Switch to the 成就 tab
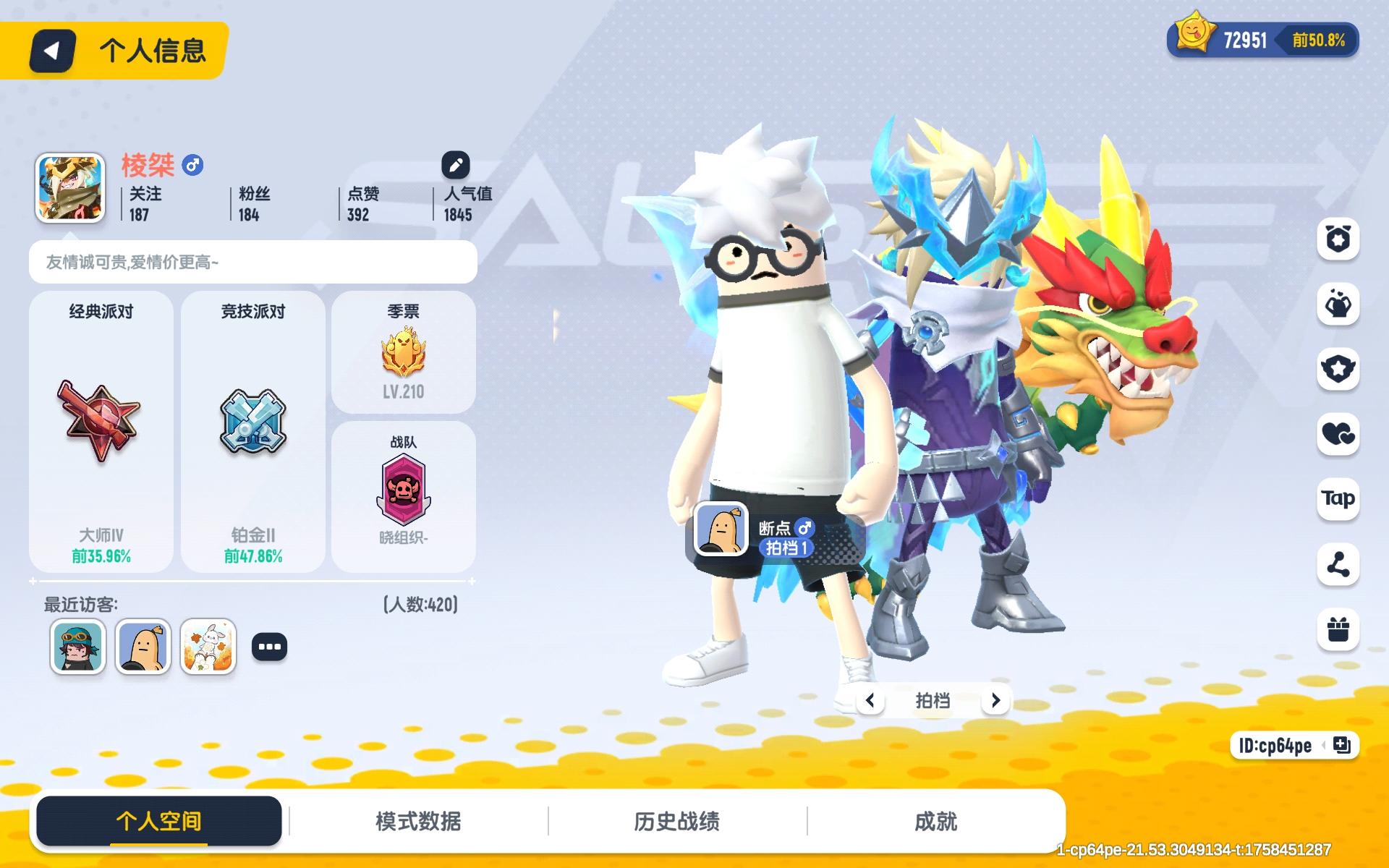This screenshot has width=1389, height=868. pos(935,821)
